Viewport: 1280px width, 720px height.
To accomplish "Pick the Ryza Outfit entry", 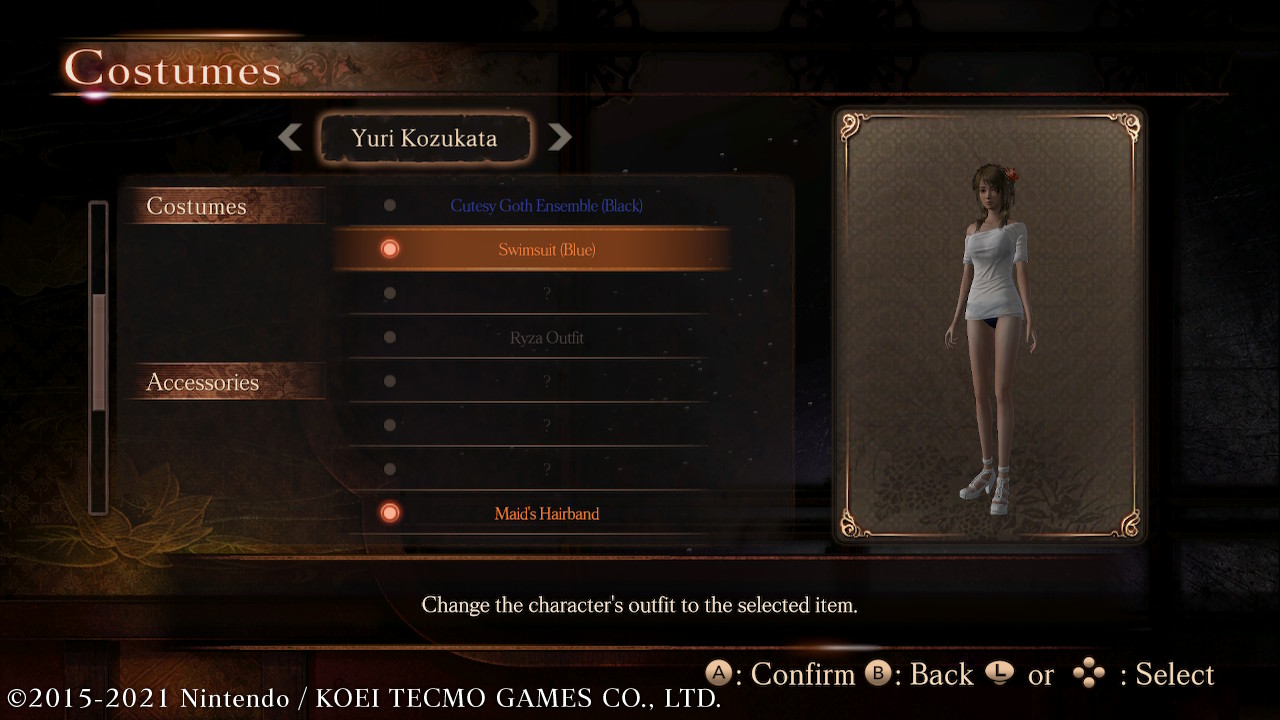I will 546,338.
